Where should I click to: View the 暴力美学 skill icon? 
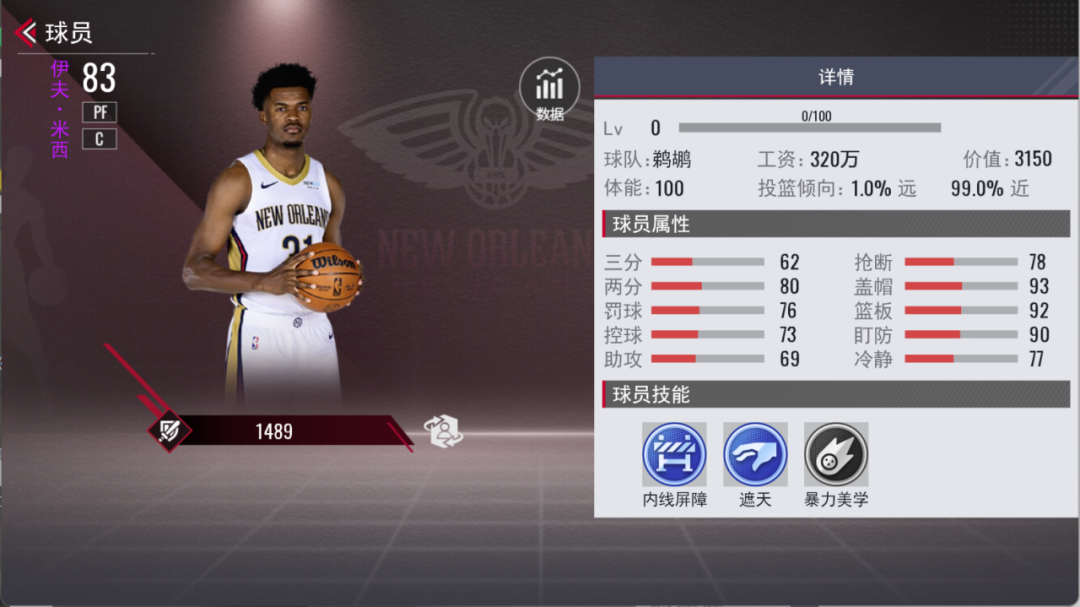click(836, 454)
